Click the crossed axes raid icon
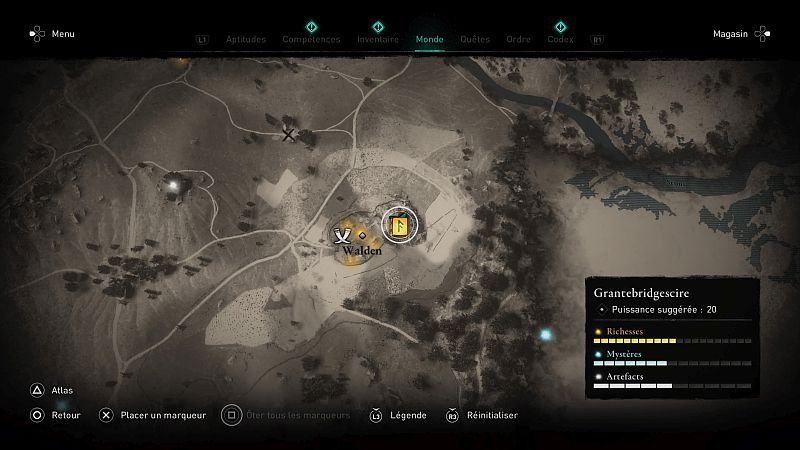The height and width of the screenshot is (450, 800). coord(343,235)
